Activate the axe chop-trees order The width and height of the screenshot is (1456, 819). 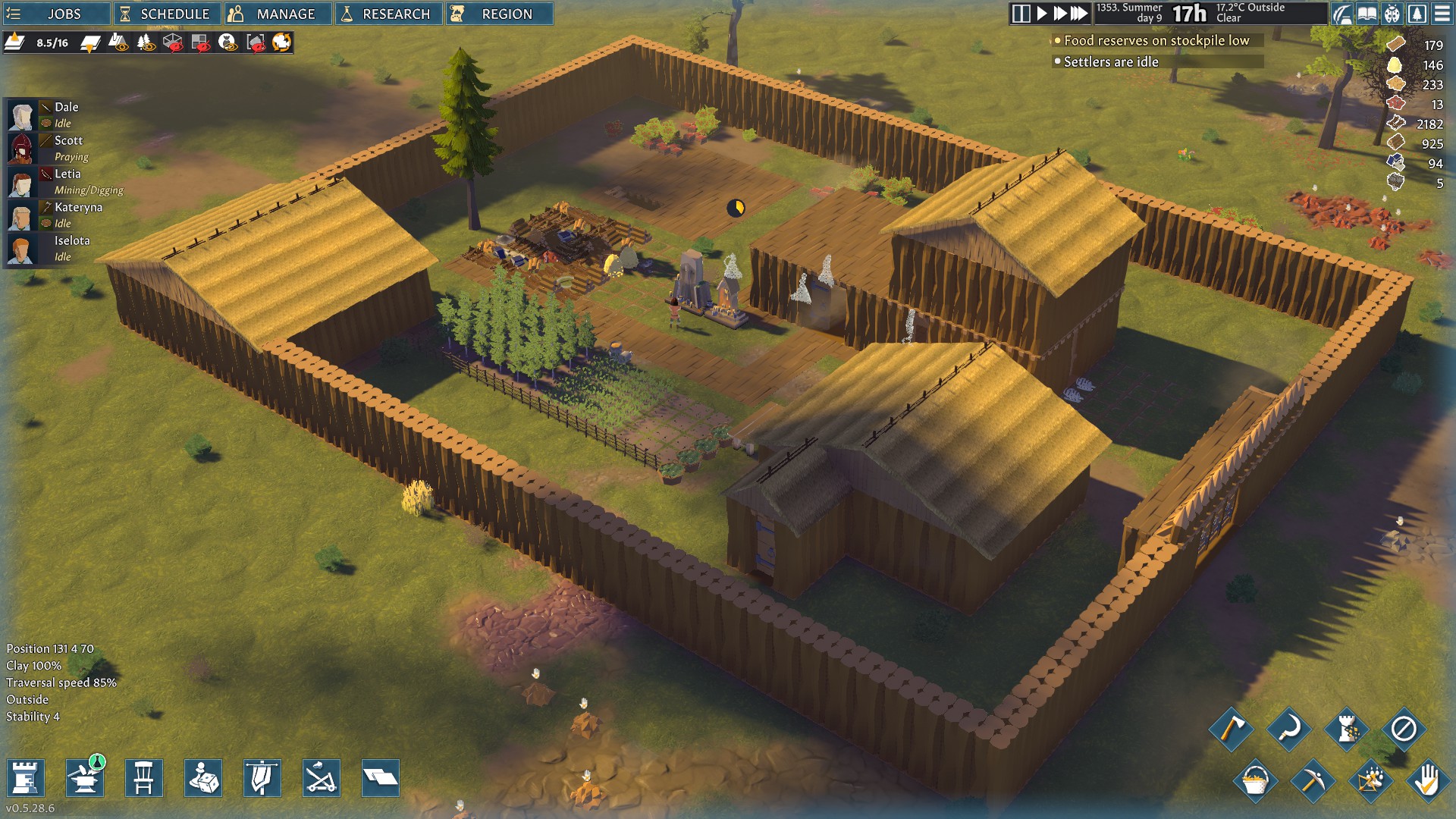coord(1231,730)
